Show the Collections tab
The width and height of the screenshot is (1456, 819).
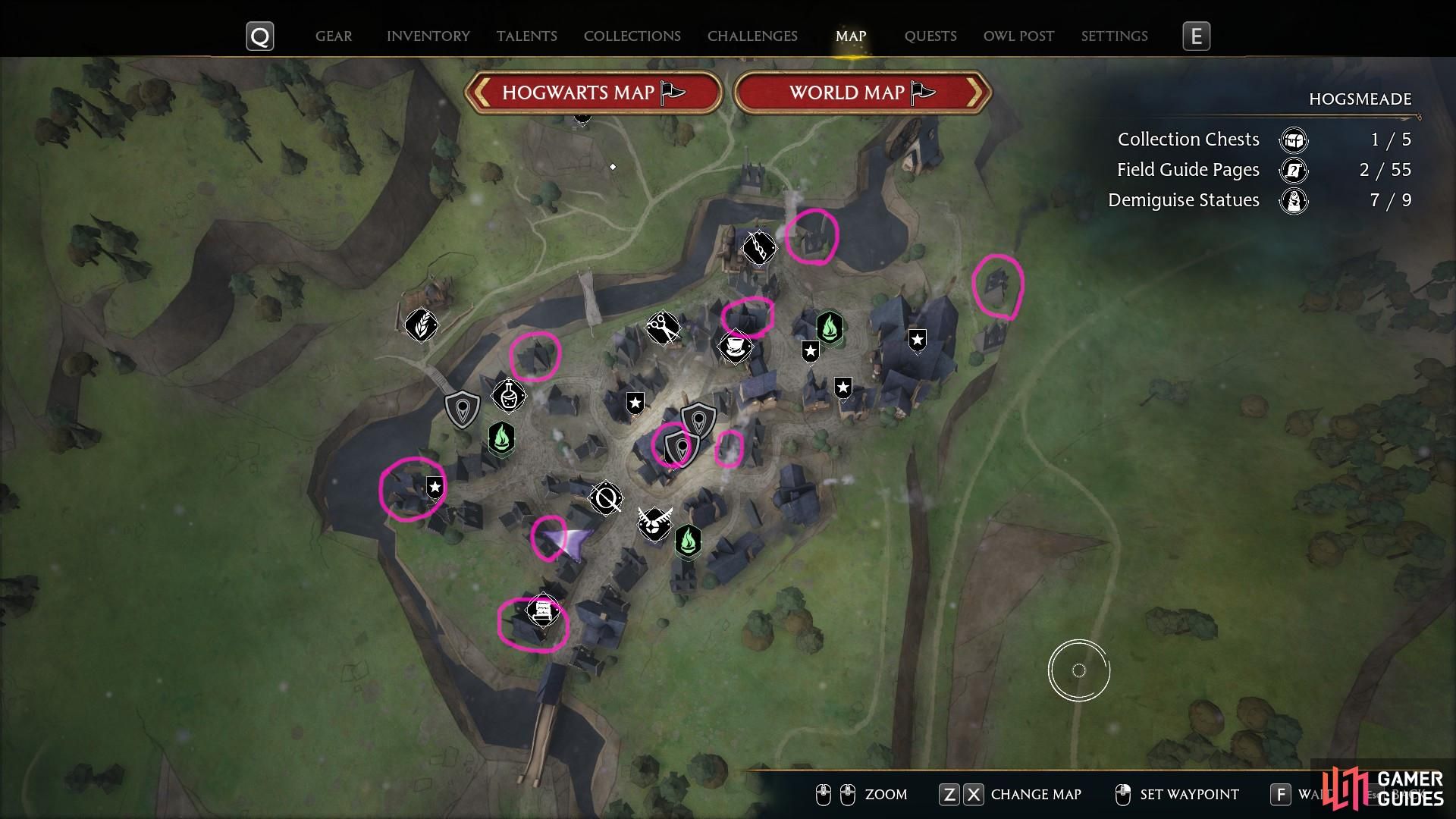[x=632, y=36]
